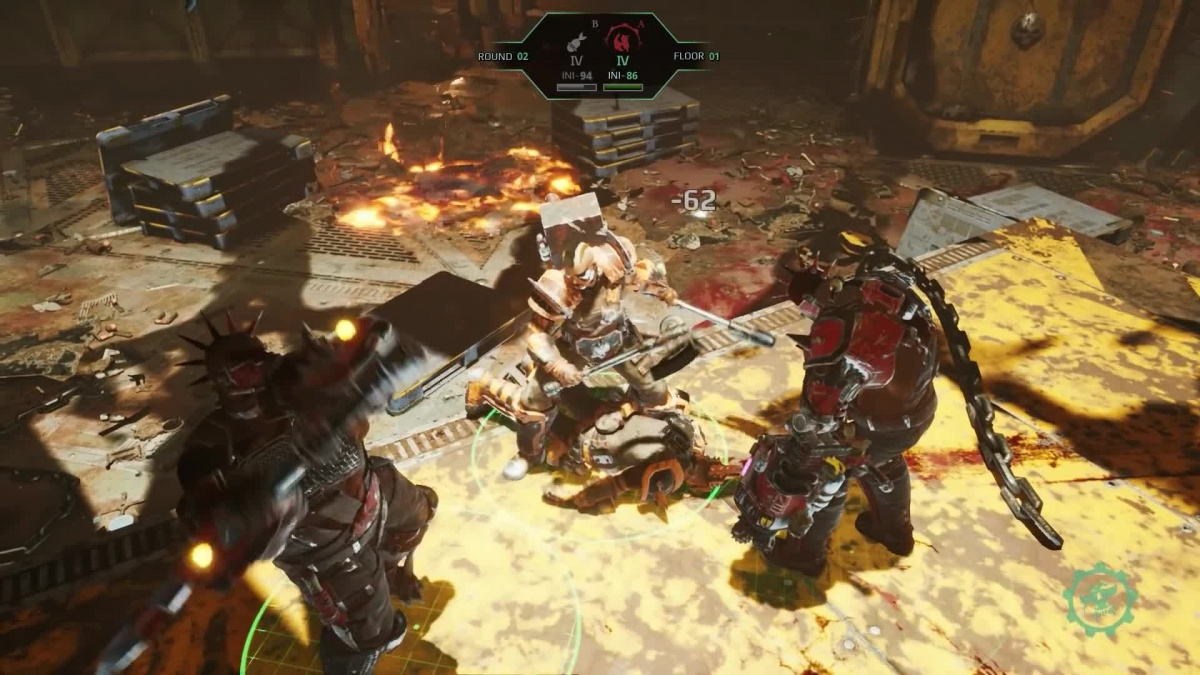Select the red flame faction icon
Viewport: 1200px width, 675px height.
(622, 39)
